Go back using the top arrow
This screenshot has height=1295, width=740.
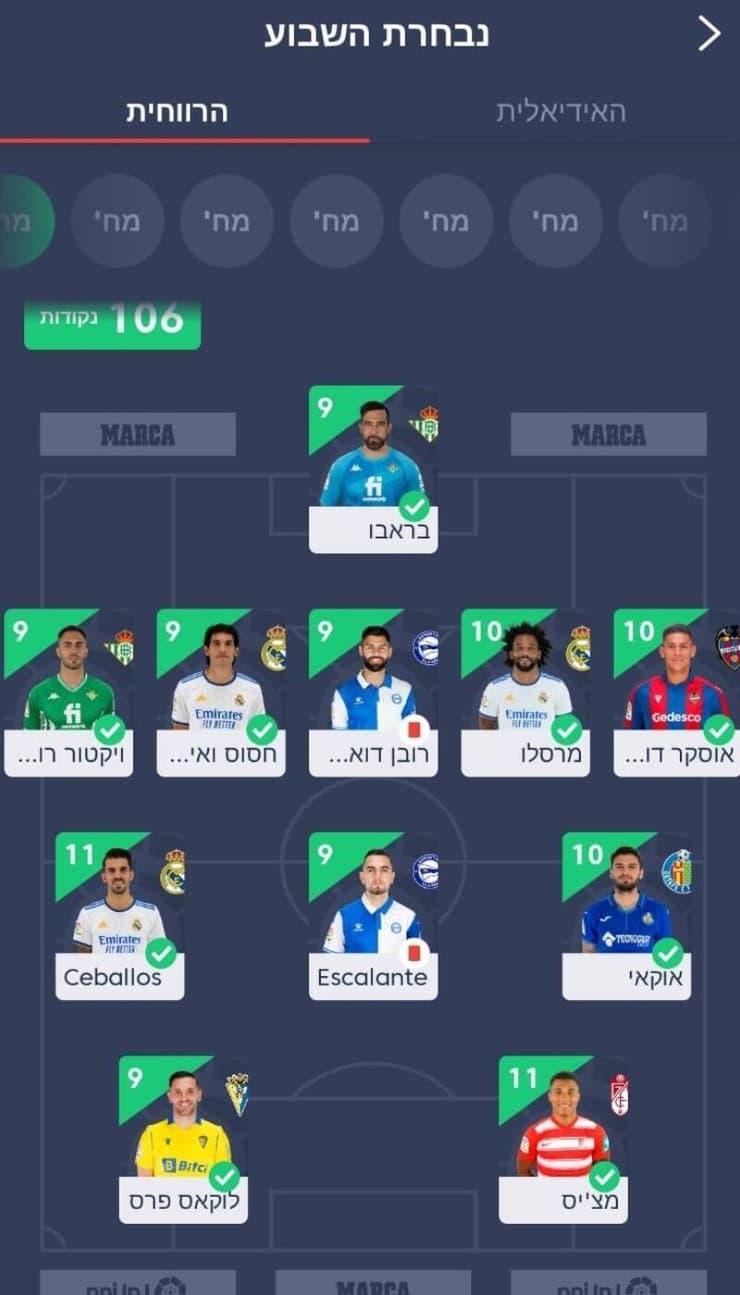pyautogui.click(x=709, y=34)
